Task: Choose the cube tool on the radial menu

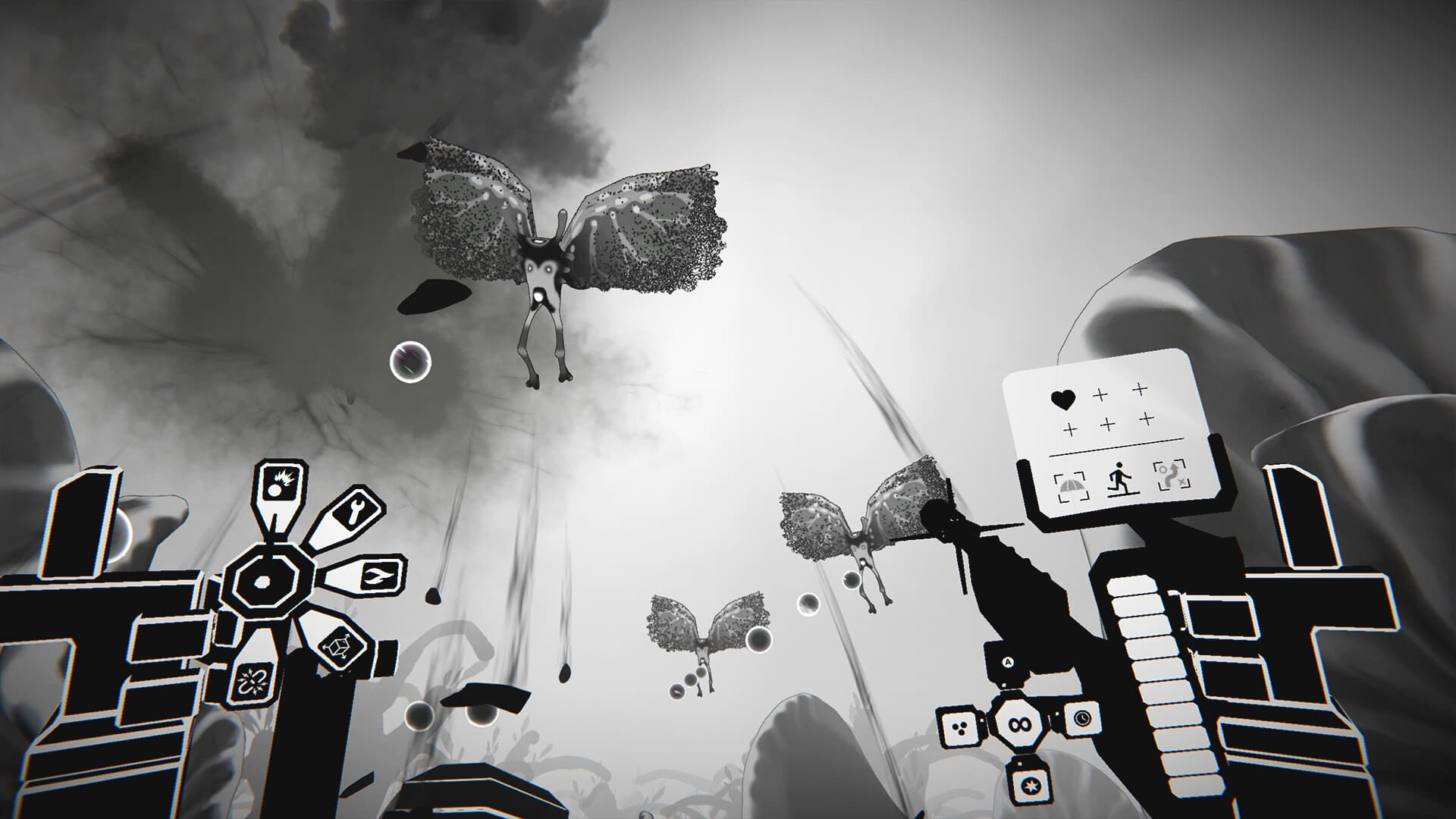Action: [337, 645]
